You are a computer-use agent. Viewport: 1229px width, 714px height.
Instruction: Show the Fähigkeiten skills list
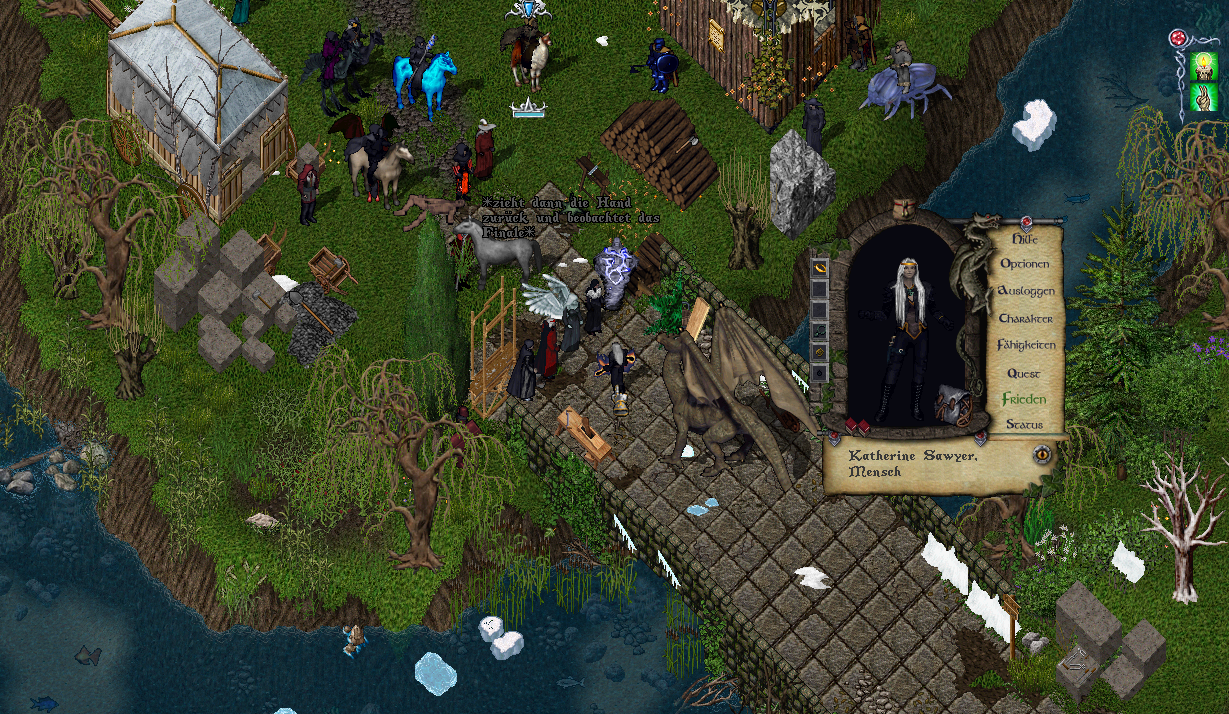coord(1026,345)
